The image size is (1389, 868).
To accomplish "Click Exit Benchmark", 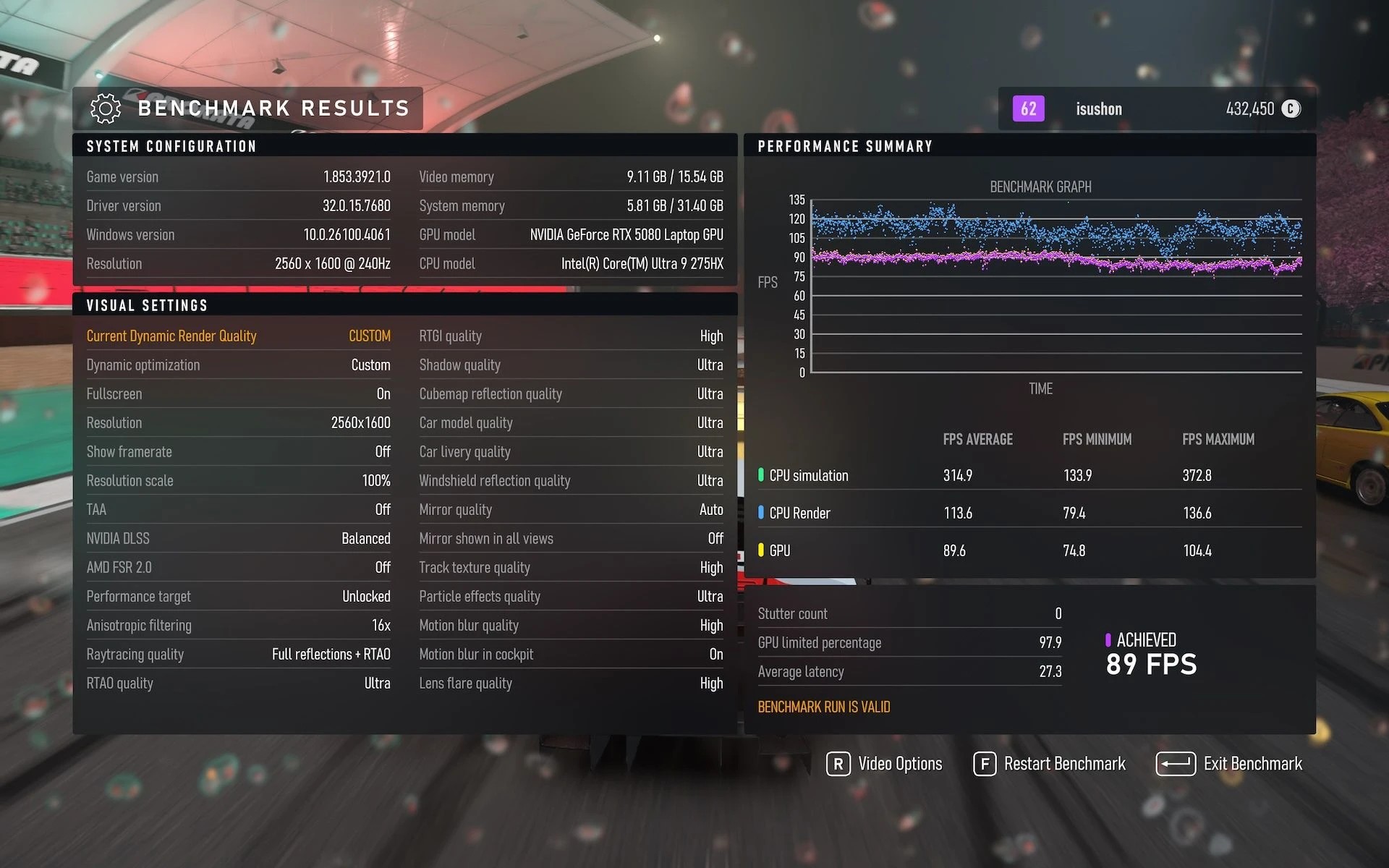I will point(1253,764).
